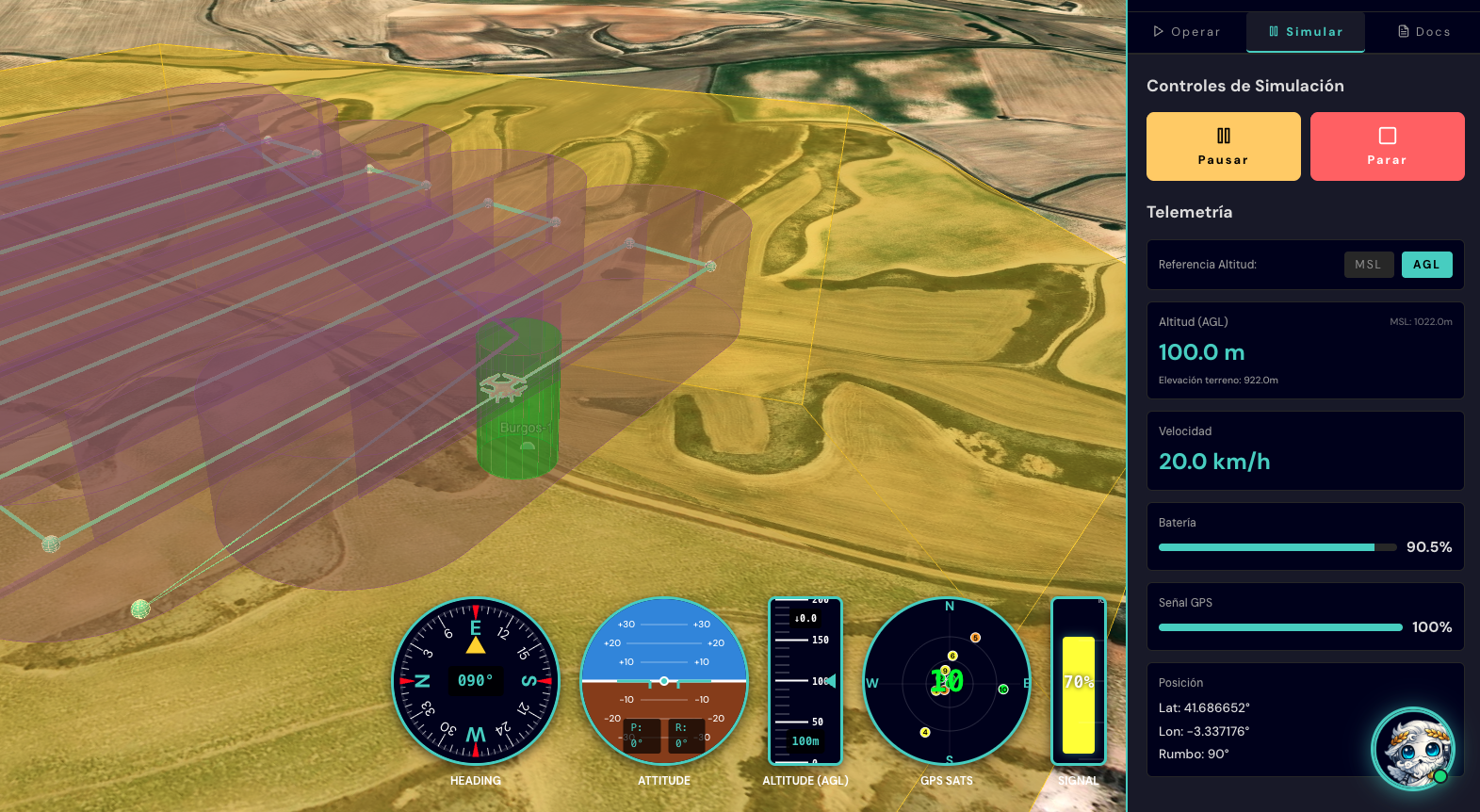Select satellite 5 in the GPS SATS display
Image resolution: width=1480 pixels, height=812 pixels.
coord(975,638)
